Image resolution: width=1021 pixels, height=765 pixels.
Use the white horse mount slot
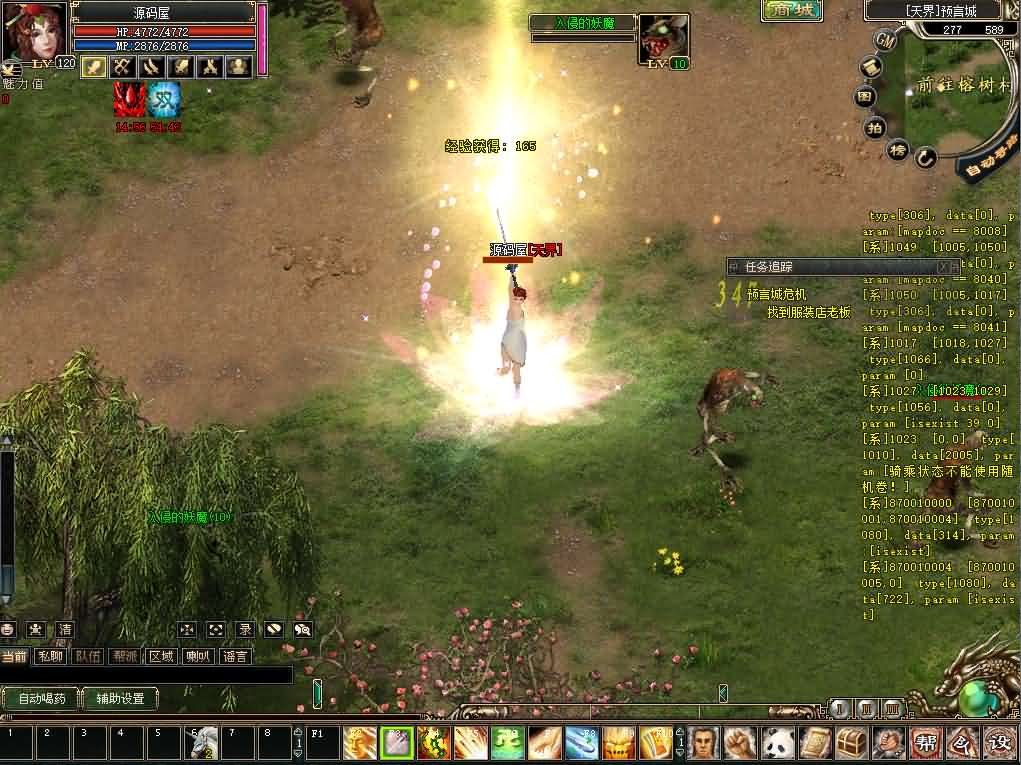203,743
